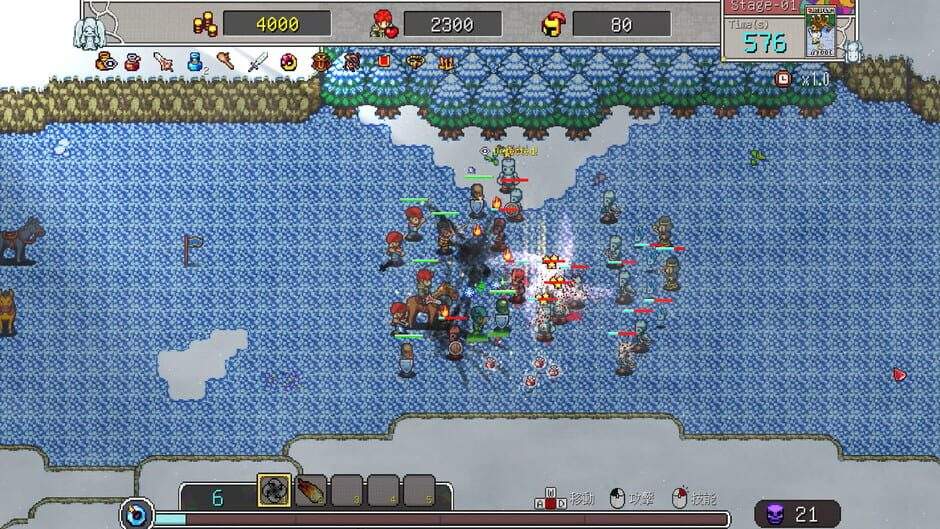
Task: Select the pink donut ring icon
Action: coord(289,62)
